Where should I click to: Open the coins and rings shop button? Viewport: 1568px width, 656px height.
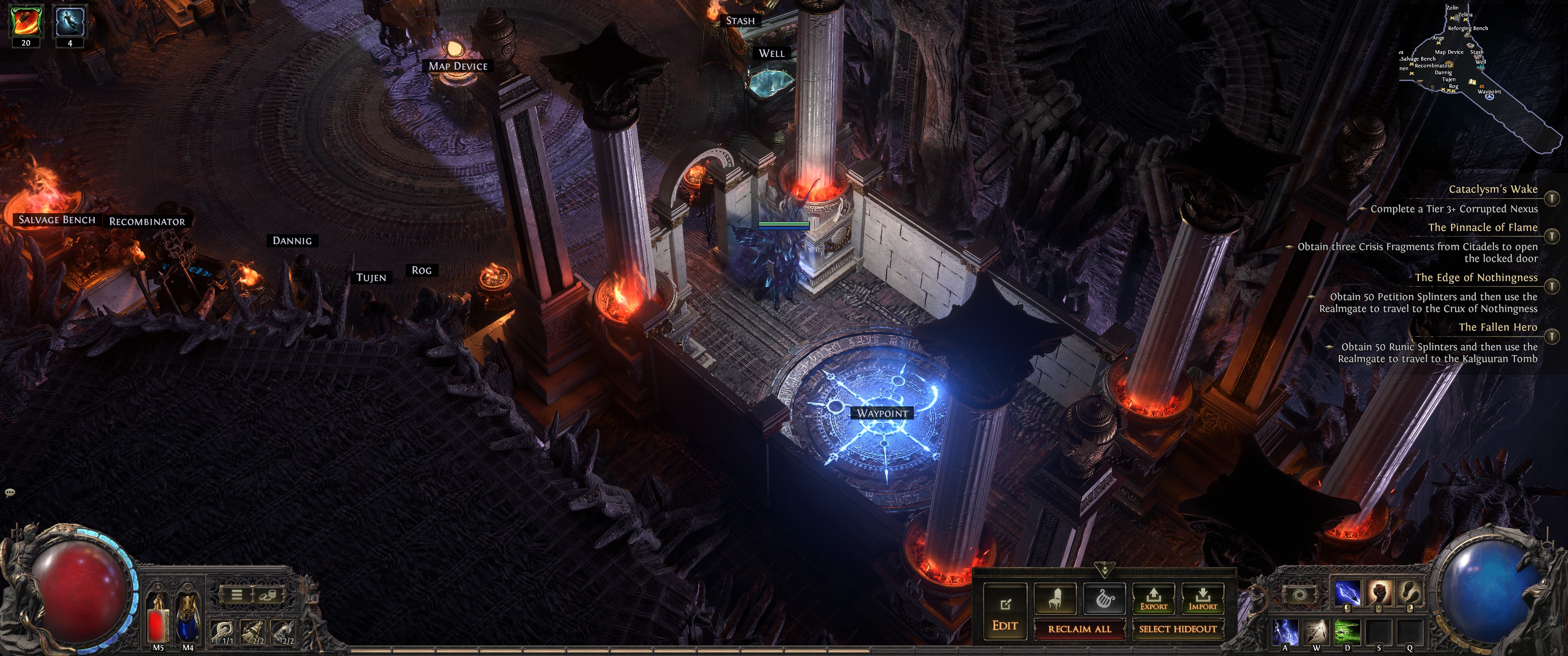point(267,594)
